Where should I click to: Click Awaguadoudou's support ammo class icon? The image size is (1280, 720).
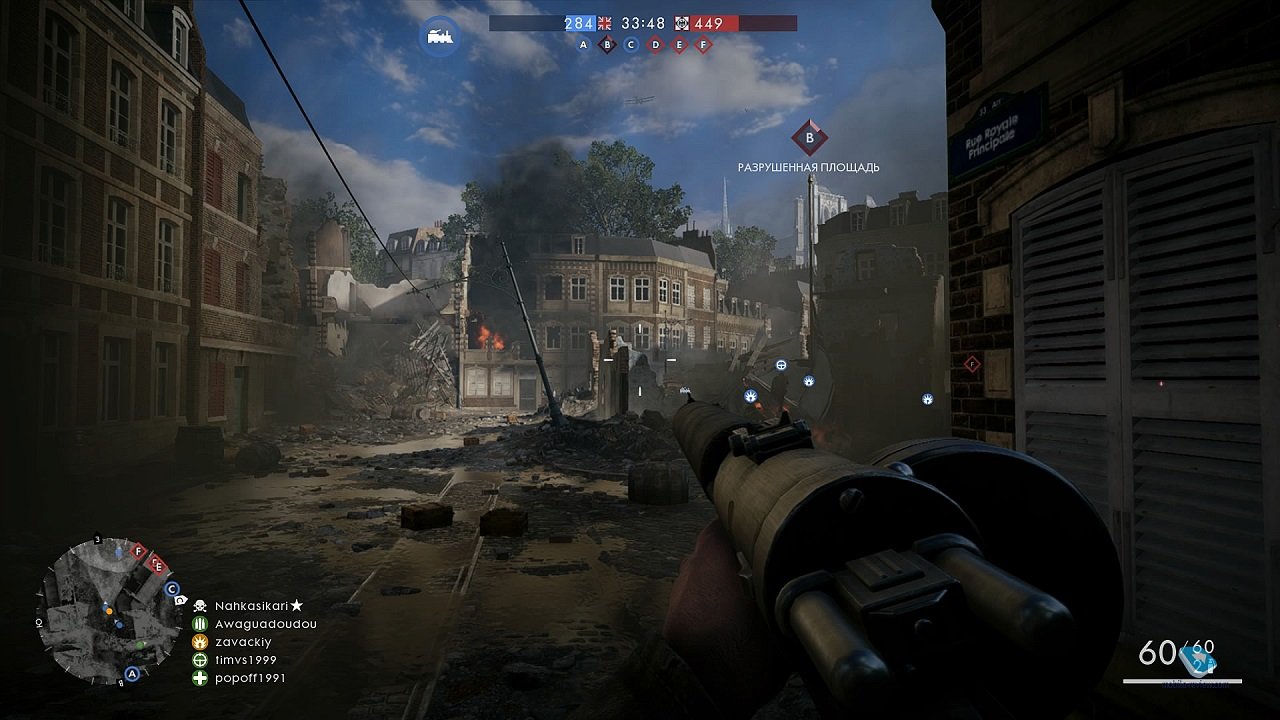pyautogui.click(x=200, y=624)
